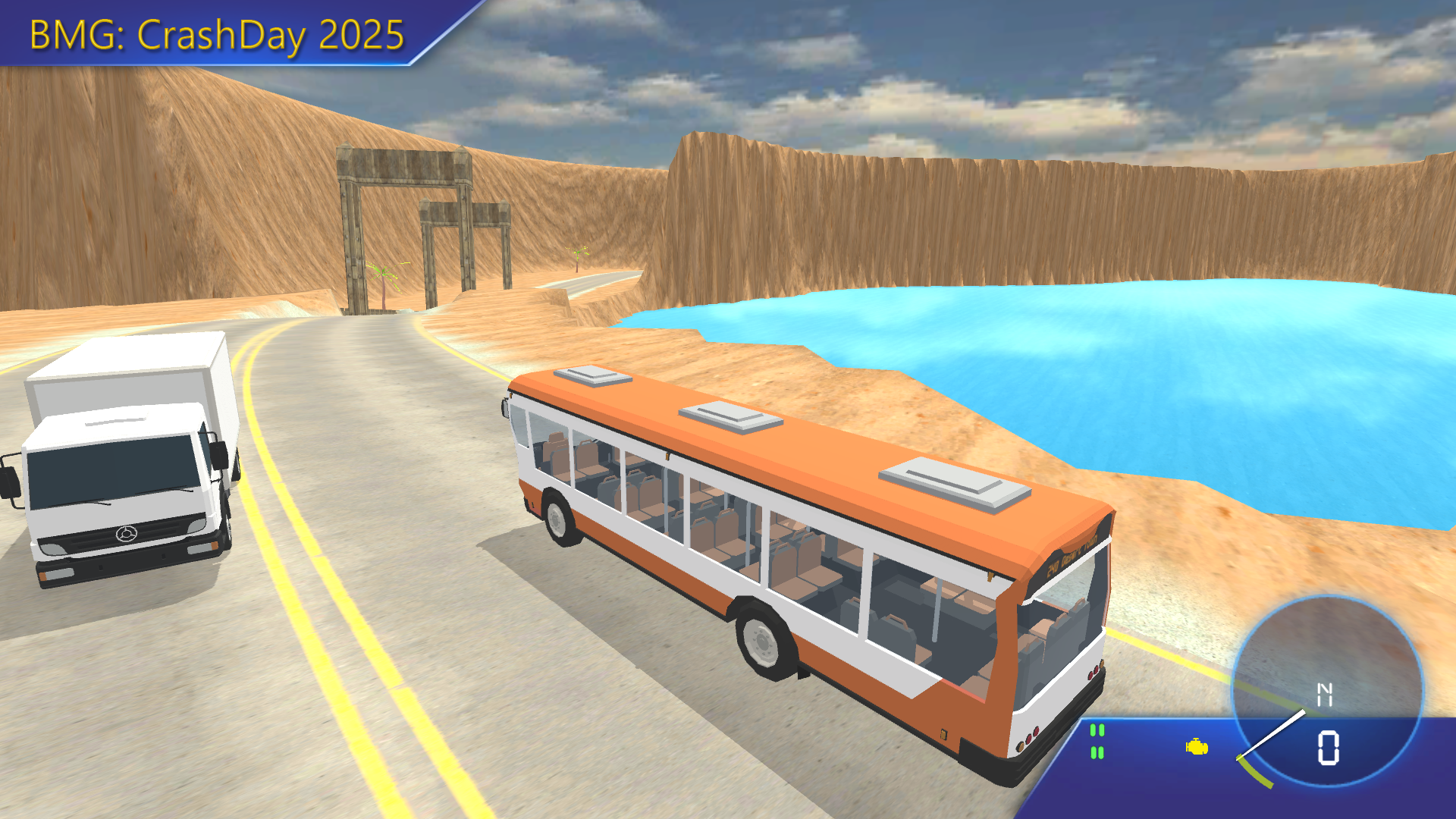Click the yellow engine warning icon

[x=1196, y=747]
